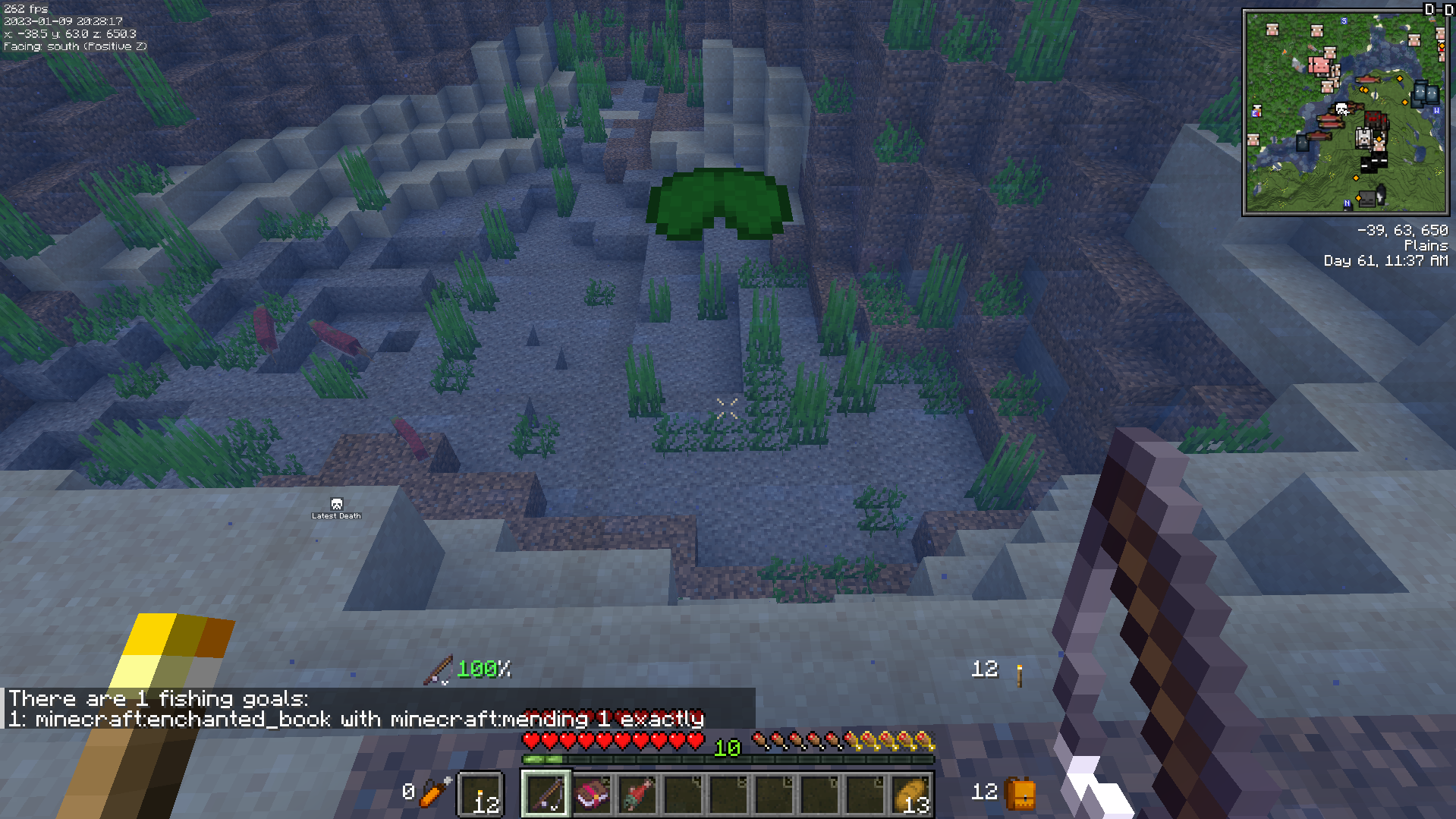Select the fishing rod in hotbar slot one
The image size is (1456, 819).
[x=545, y=794]
